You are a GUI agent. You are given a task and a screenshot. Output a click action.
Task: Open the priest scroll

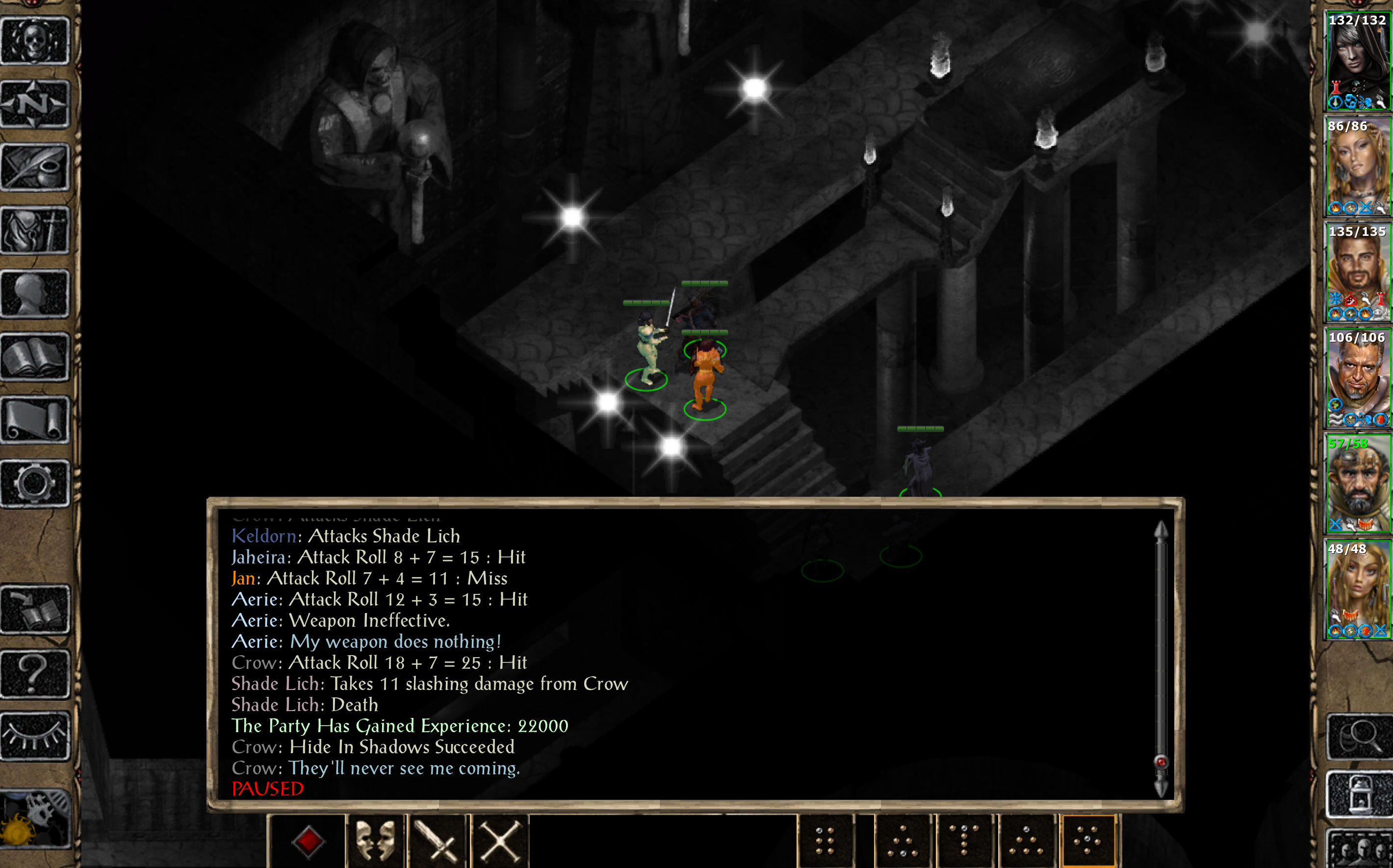[x=35, y=420]
